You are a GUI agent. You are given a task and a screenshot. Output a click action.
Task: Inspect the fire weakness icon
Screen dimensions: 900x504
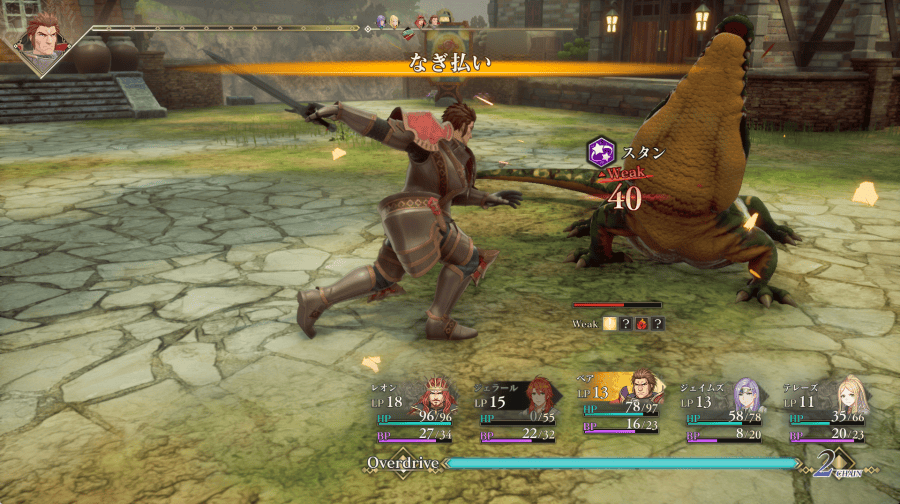(x=641, y=324)
